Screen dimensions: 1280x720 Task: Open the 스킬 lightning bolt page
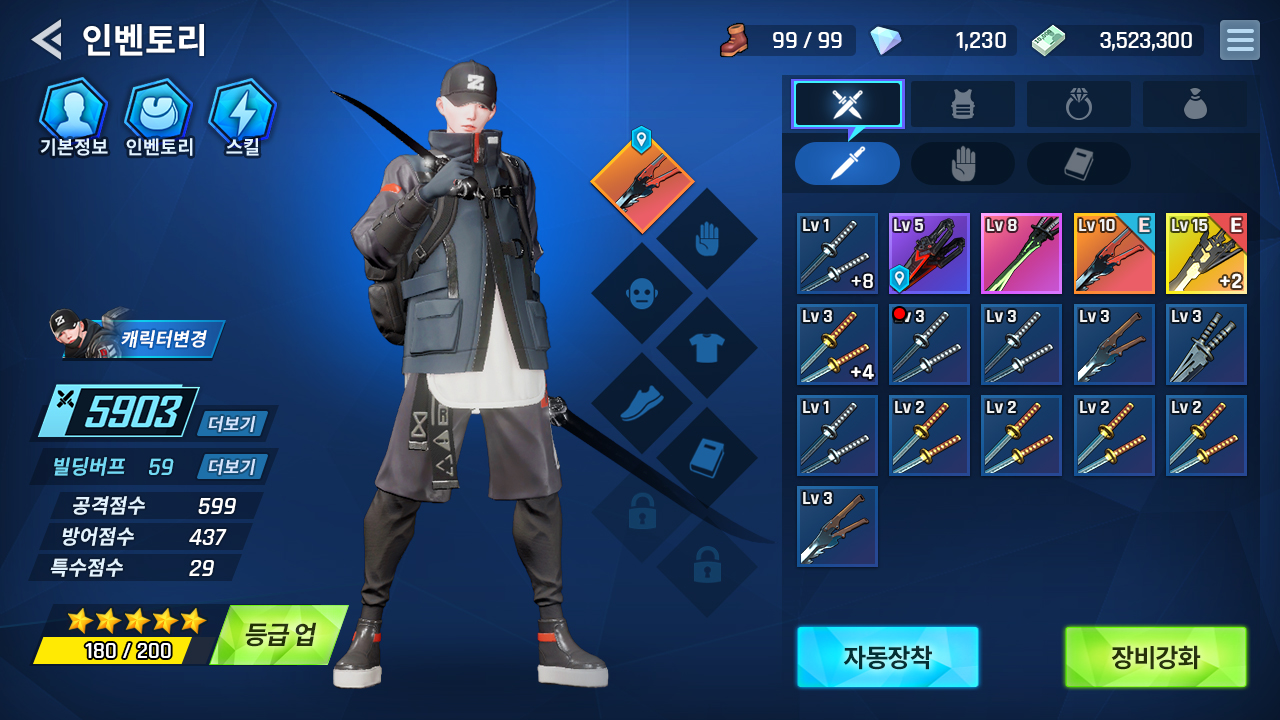tap(242, 113)
